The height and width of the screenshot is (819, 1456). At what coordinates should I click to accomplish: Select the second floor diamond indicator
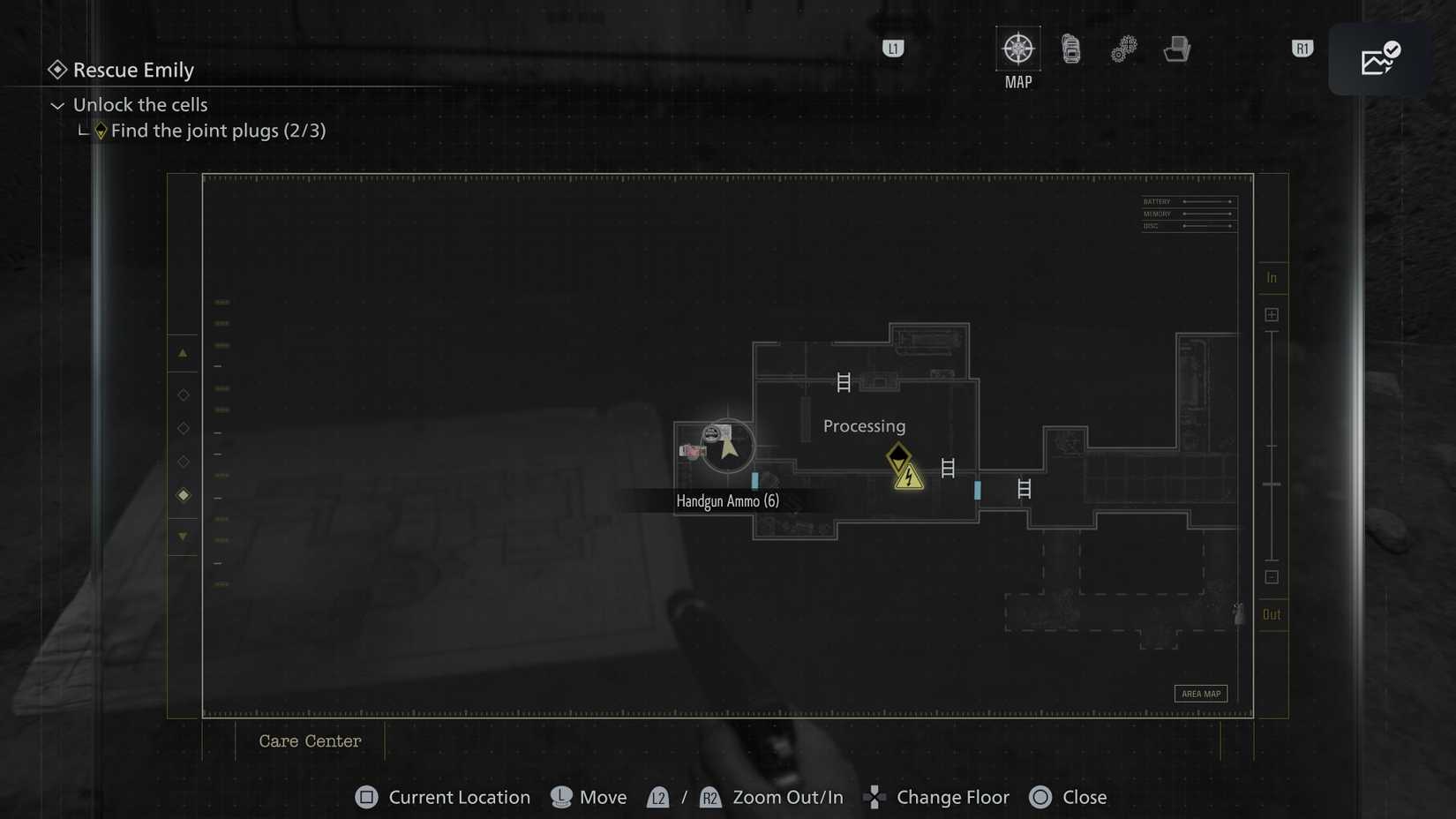click(183, 428)
